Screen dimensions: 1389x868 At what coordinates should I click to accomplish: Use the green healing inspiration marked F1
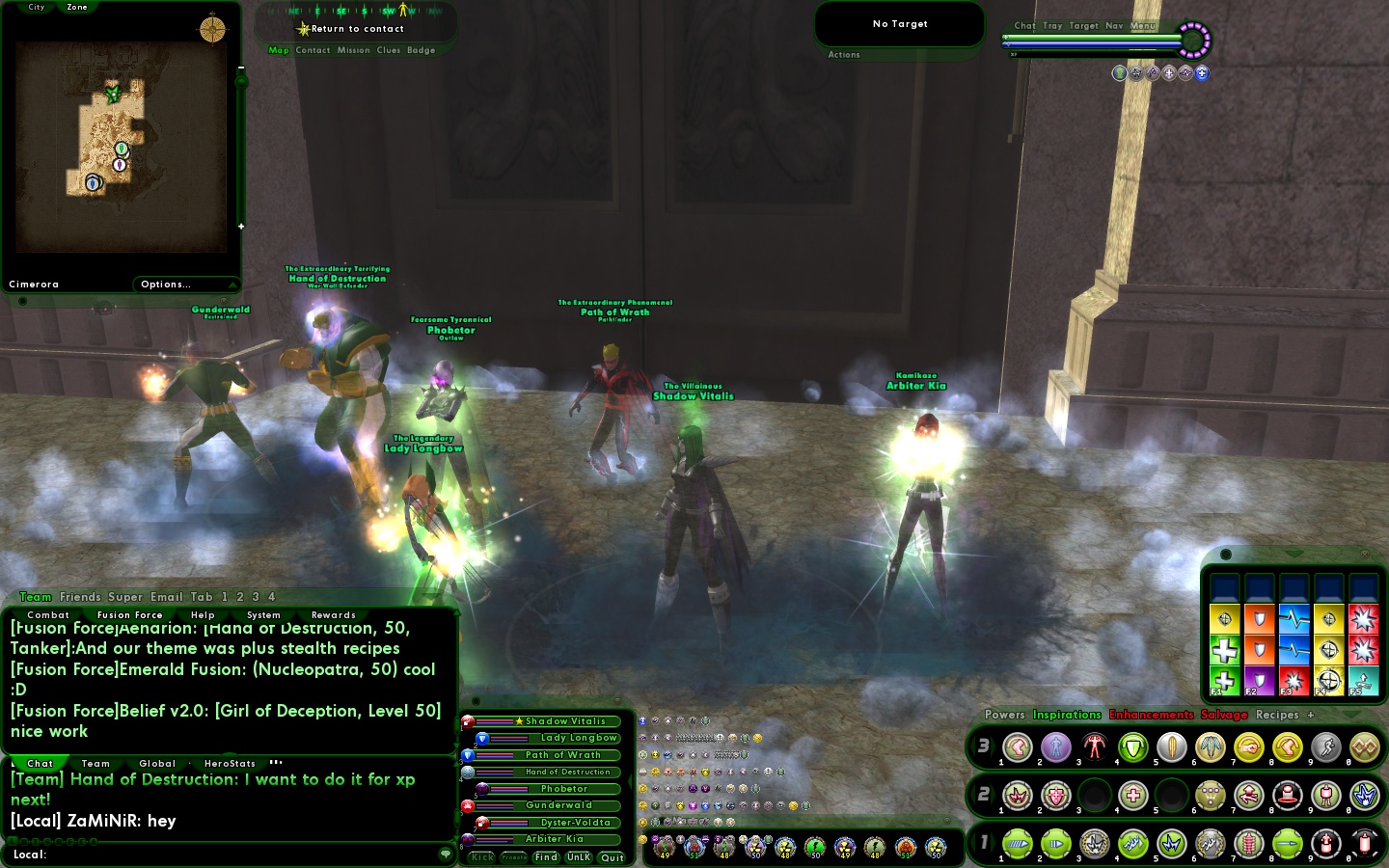1224,680
